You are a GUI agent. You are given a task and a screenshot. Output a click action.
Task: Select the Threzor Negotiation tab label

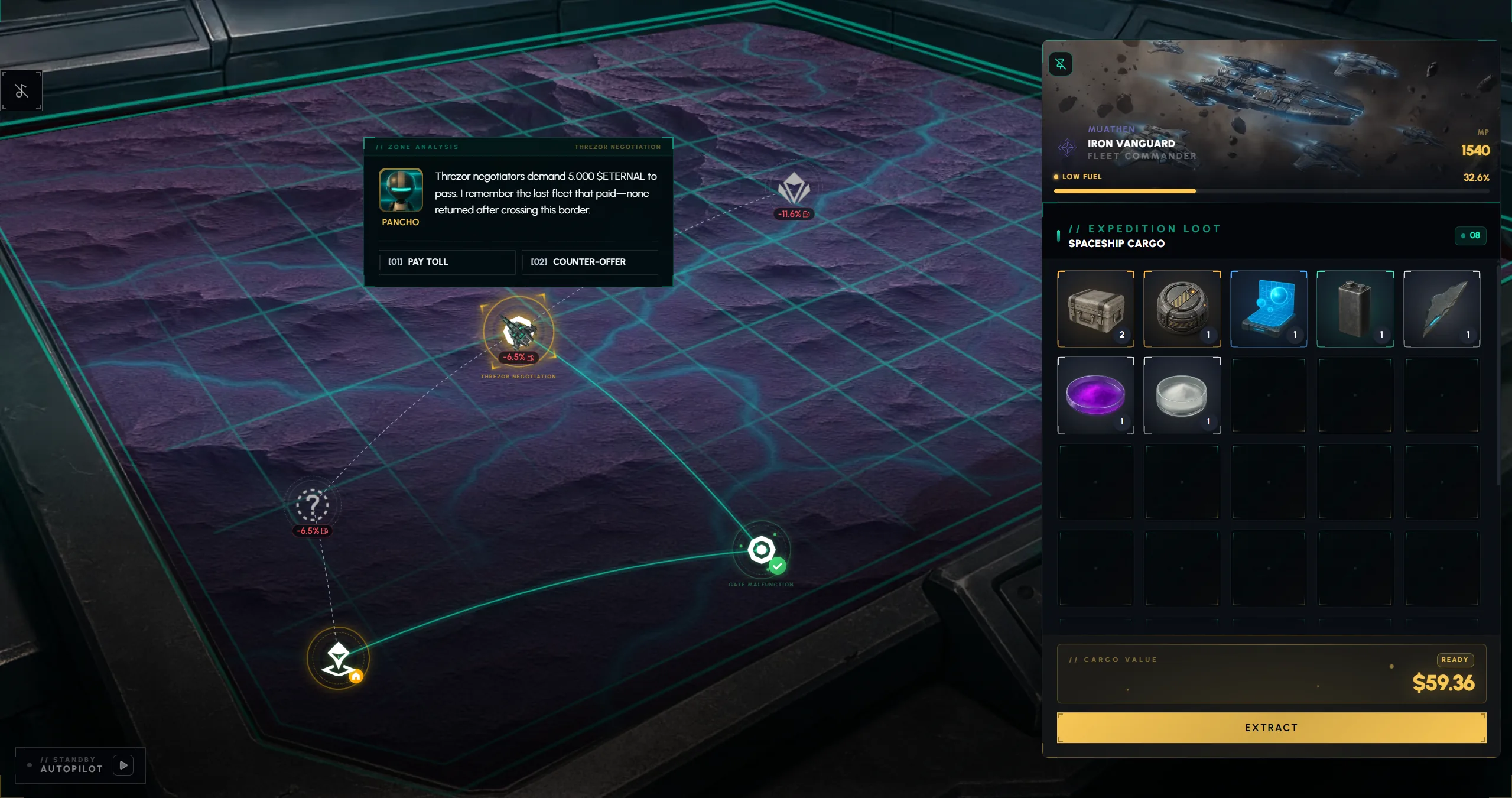pyautogui.click(x=617, y=147)
